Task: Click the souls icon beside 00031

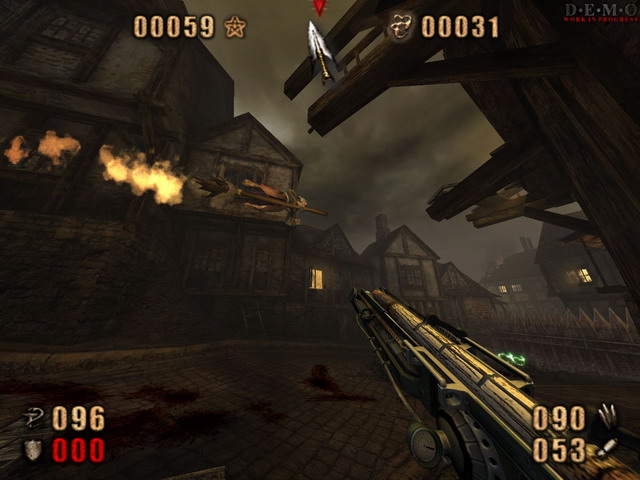Action: pyautogui.click(x=402, y=25)
